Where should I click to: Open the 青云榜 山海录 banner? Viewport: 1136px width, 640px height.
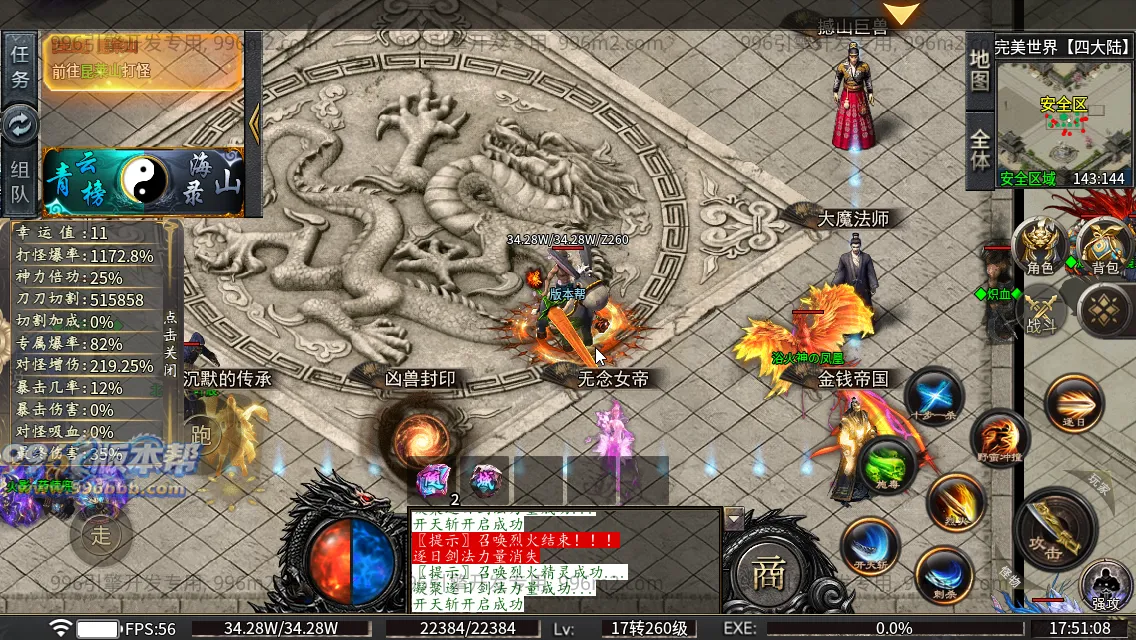coord(142,181)
